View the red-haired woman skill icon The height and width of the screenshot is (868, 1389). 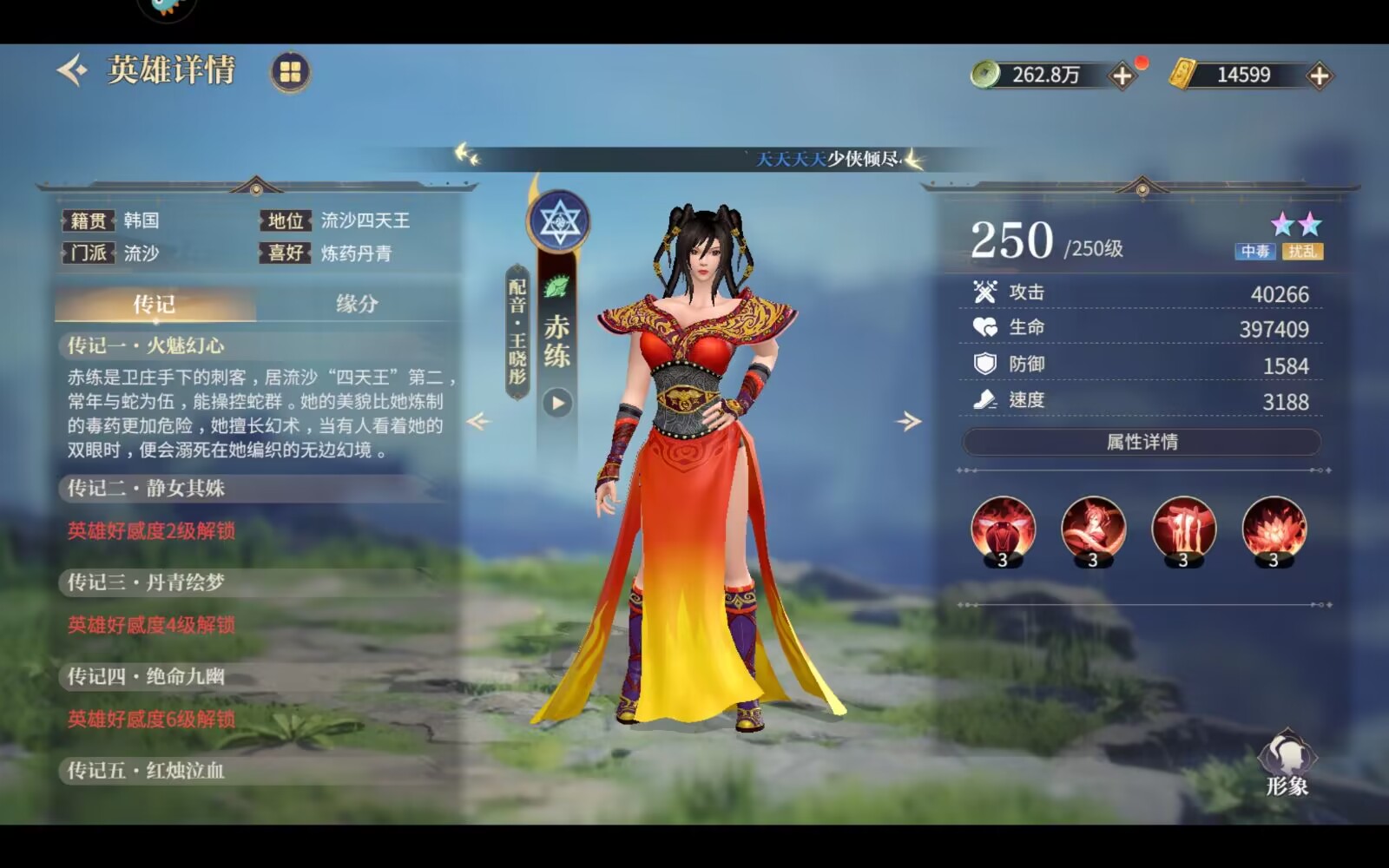tap(1093, 528)
